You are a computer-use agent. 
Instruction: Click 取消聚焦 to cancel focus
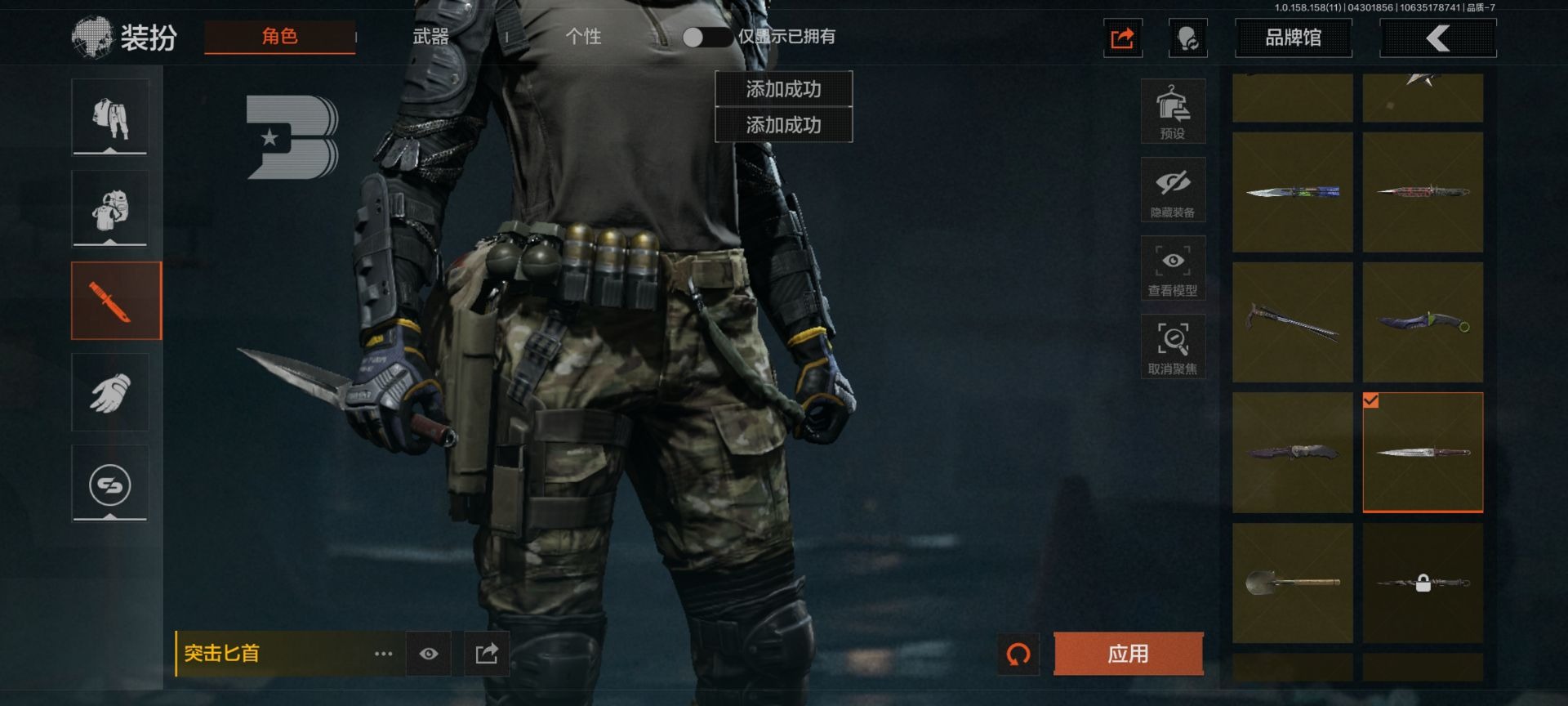(x=1173, y=347)
